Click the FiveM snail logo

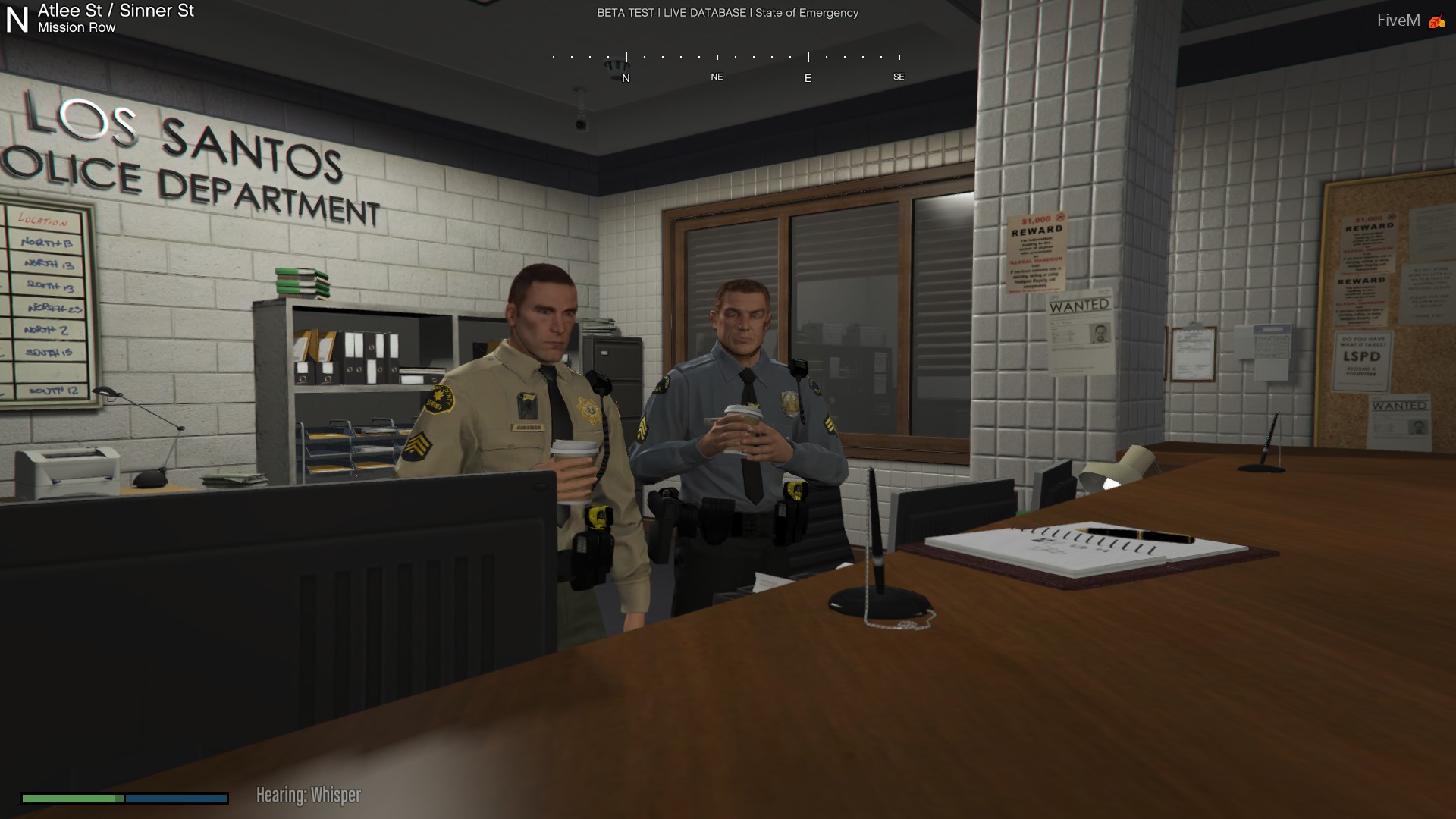pyautogui.click(x=1436, y=21)
